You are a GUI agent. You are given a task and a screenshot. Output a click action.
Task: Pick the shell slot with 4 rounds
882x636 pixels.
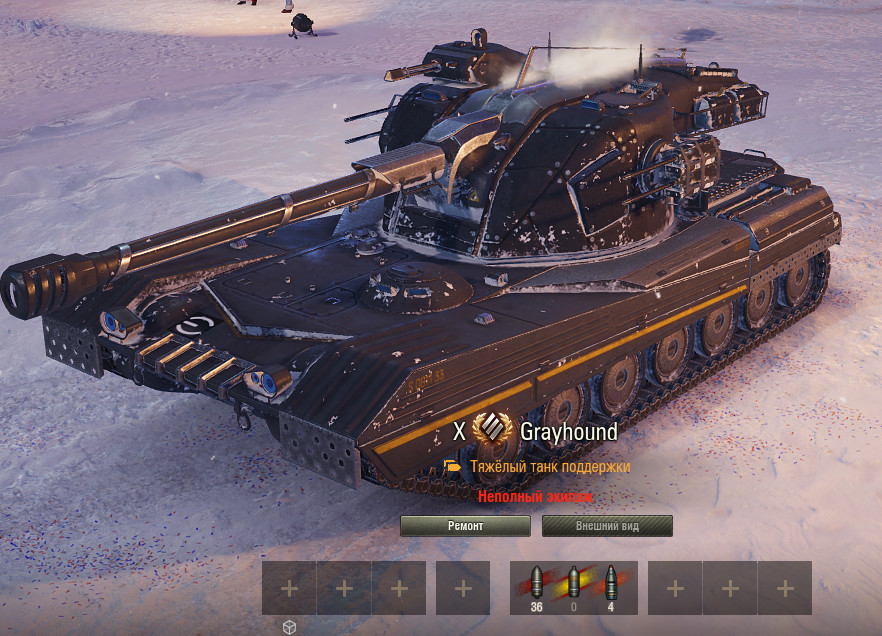(x=612, y=587)
